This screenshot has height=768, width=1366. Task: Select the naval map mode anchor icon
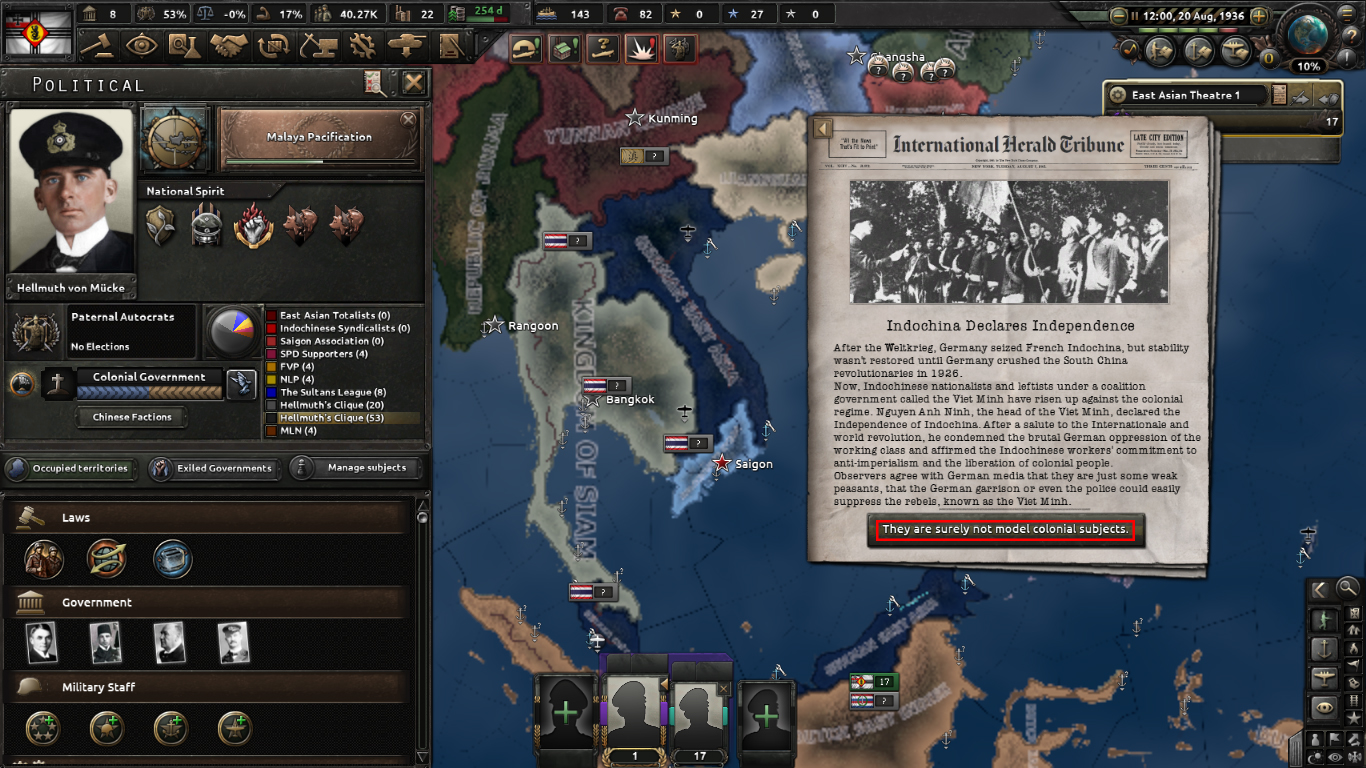1326,649
